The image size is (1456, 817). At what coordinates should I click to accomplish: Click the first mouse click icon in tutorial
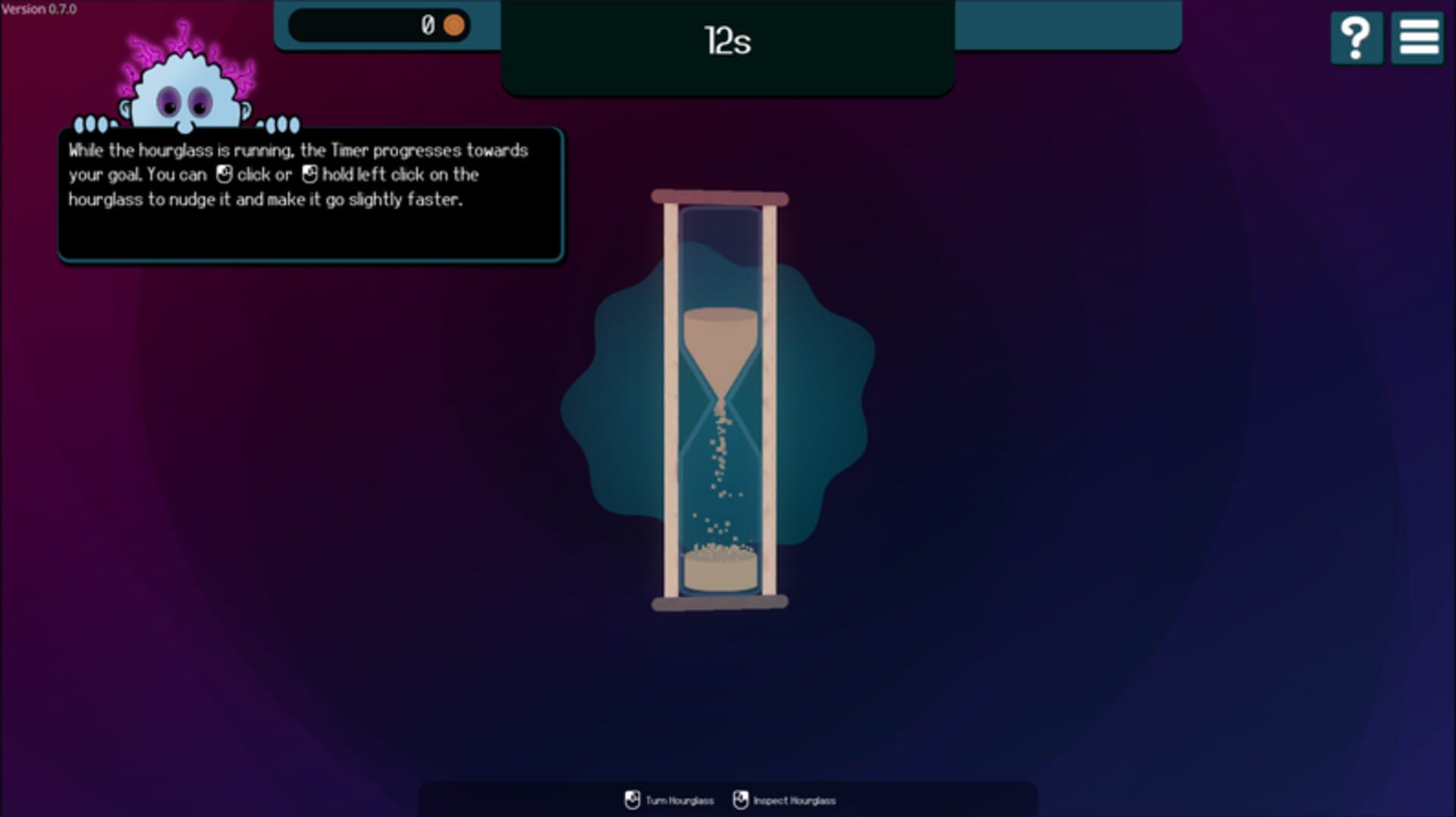click(224, 174)
